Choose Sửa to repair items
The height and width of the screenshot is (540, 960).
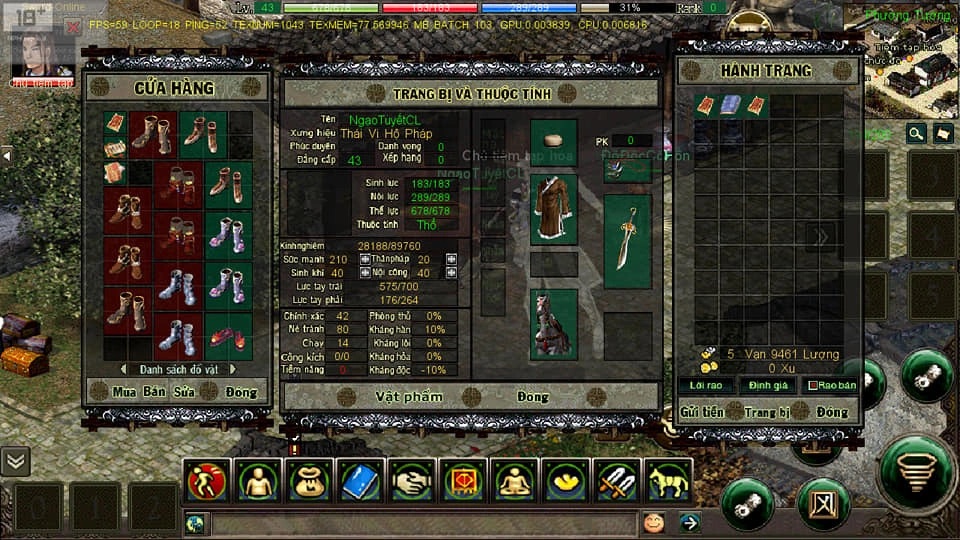coord(184,392)
